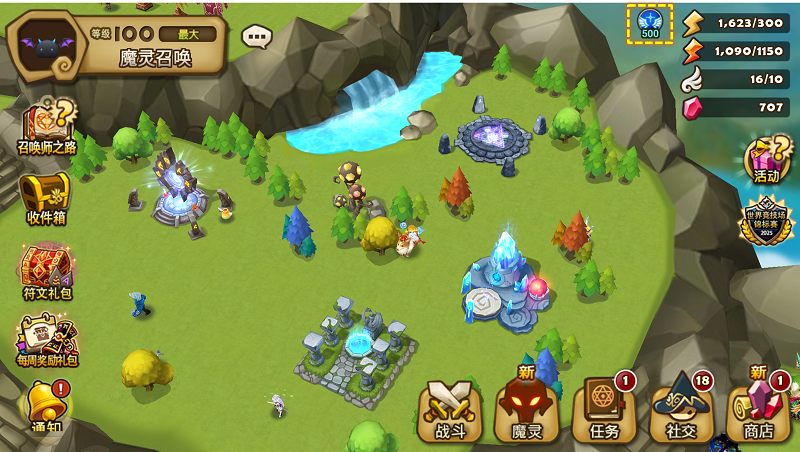This screenshot has width=800, height=452.
Task: Open the chat speech bubble
Action: coord(257,37)
